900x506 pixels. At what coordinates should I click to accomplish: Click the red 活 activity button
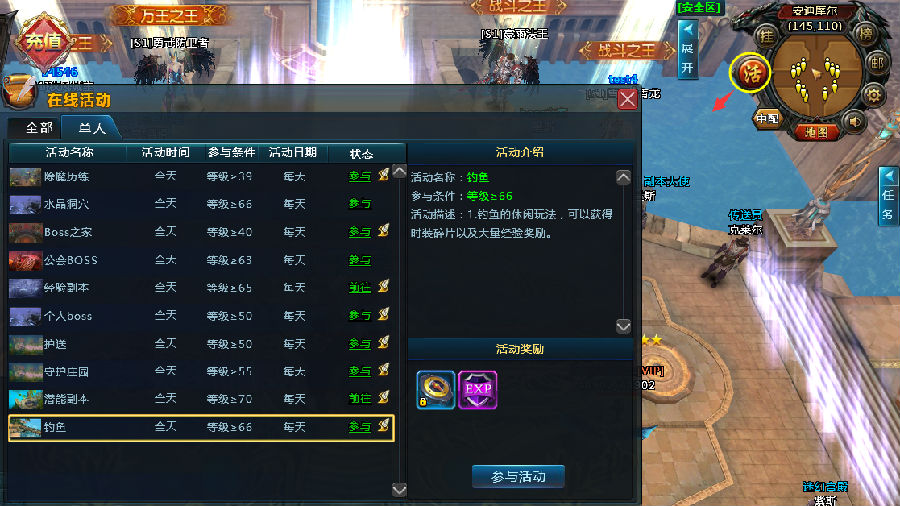pyautogui.click(x=750, y=73)
